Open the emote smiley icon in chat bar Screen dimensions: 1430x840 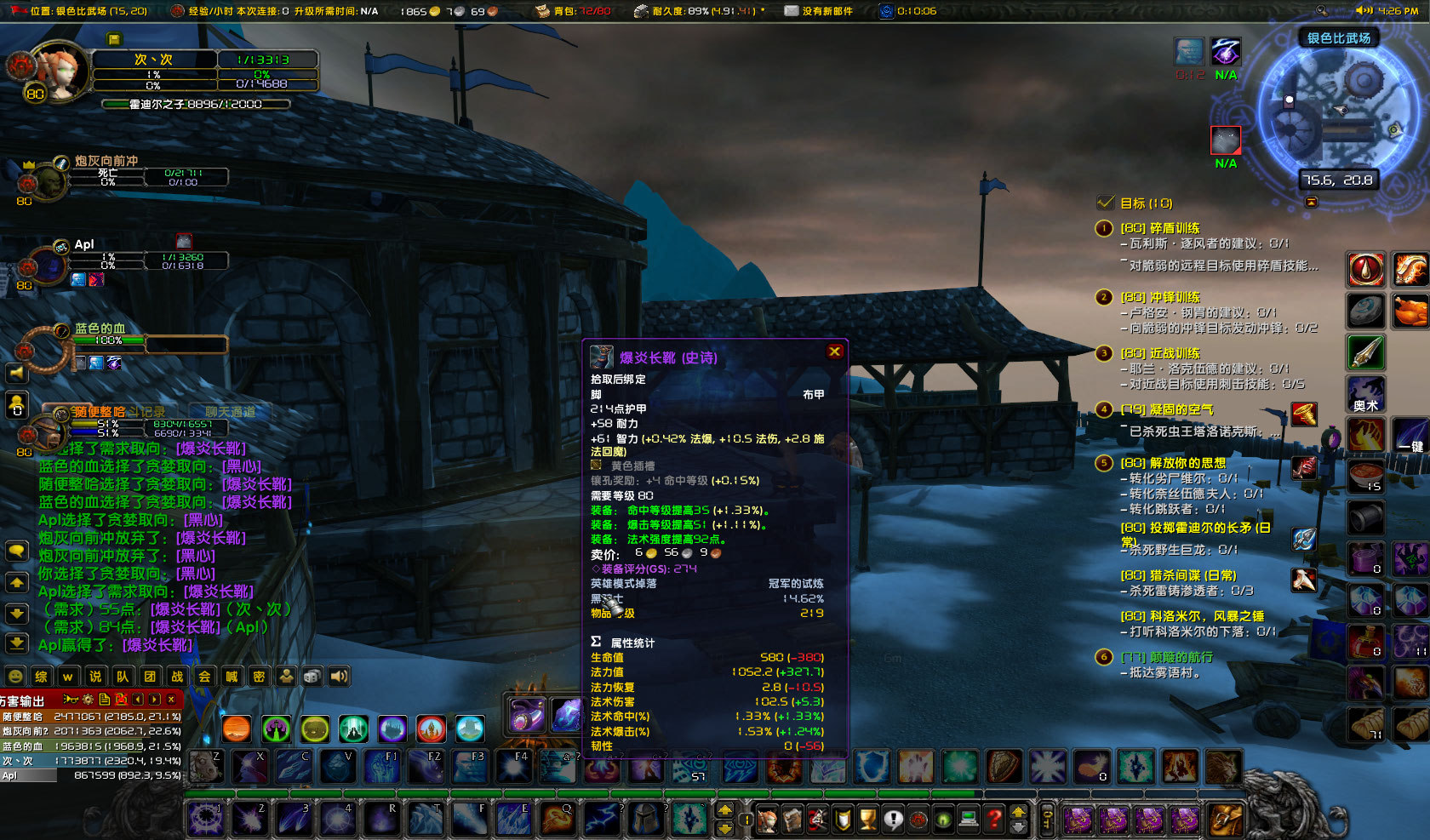click(15, 676)
